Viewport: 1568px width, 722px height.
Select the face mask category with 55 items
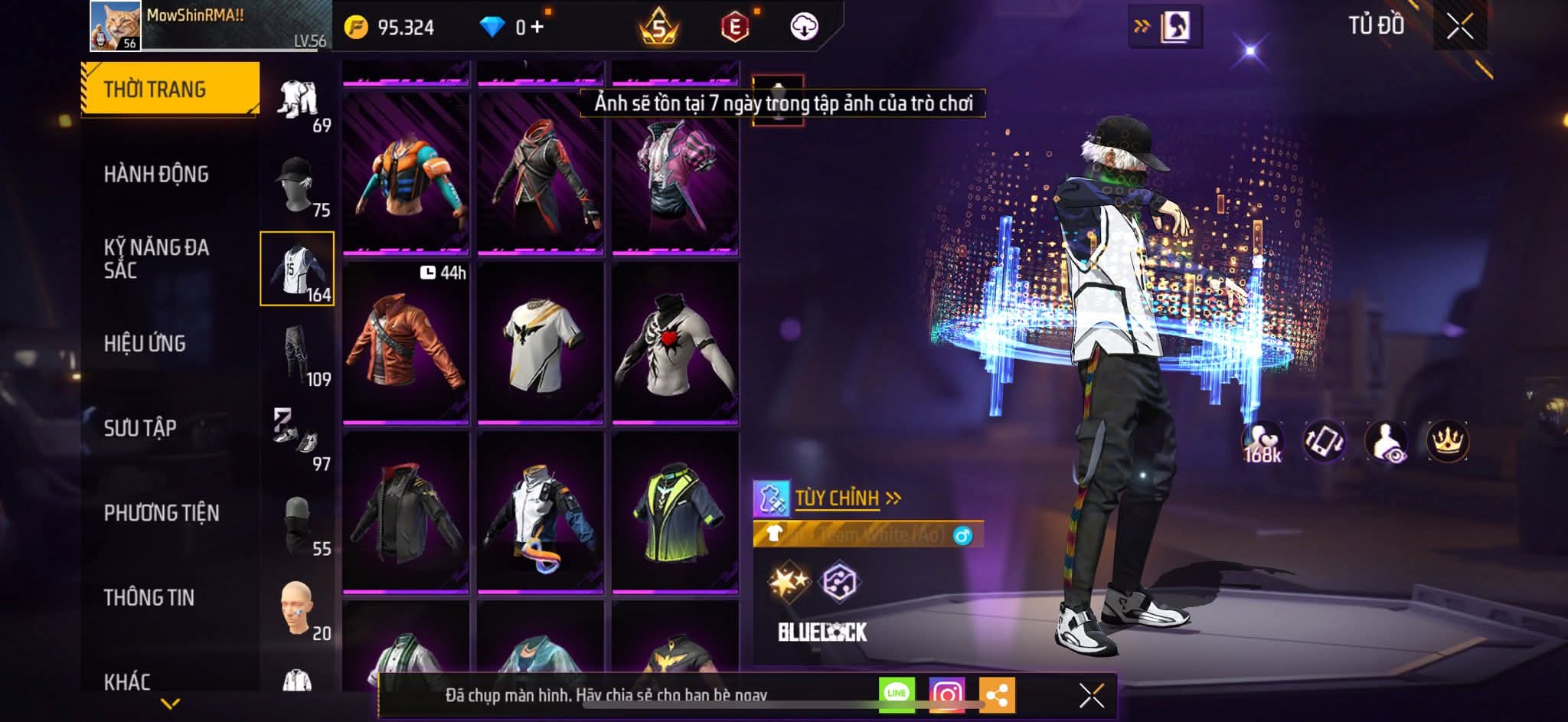[x=297, y=524]
